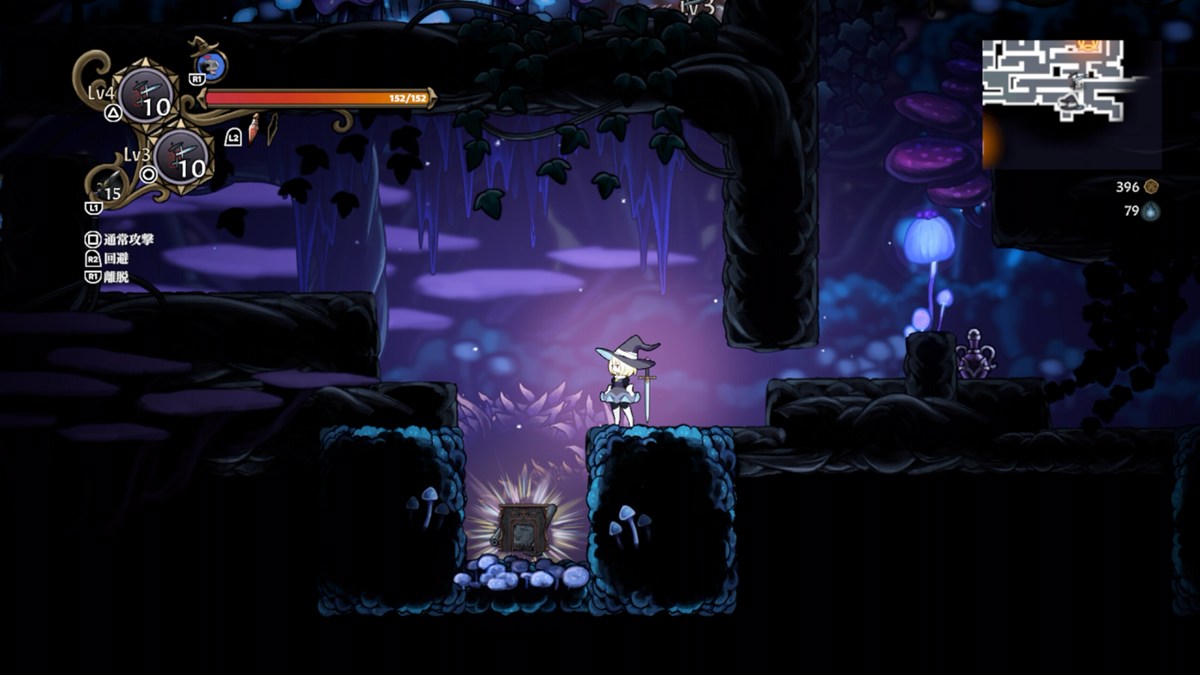
Task: Click the witch hat marker on the minimap
Action: 1070,102
